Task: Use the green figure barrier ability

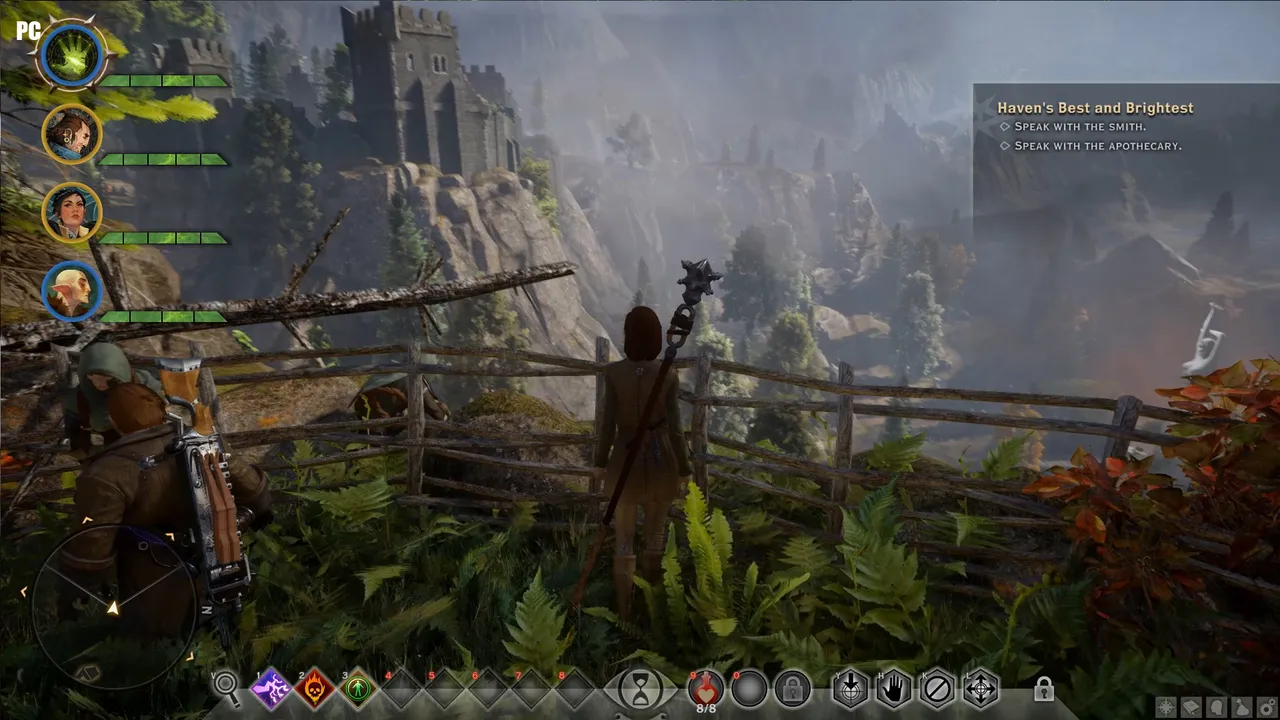Action: (x=358, y=689)
